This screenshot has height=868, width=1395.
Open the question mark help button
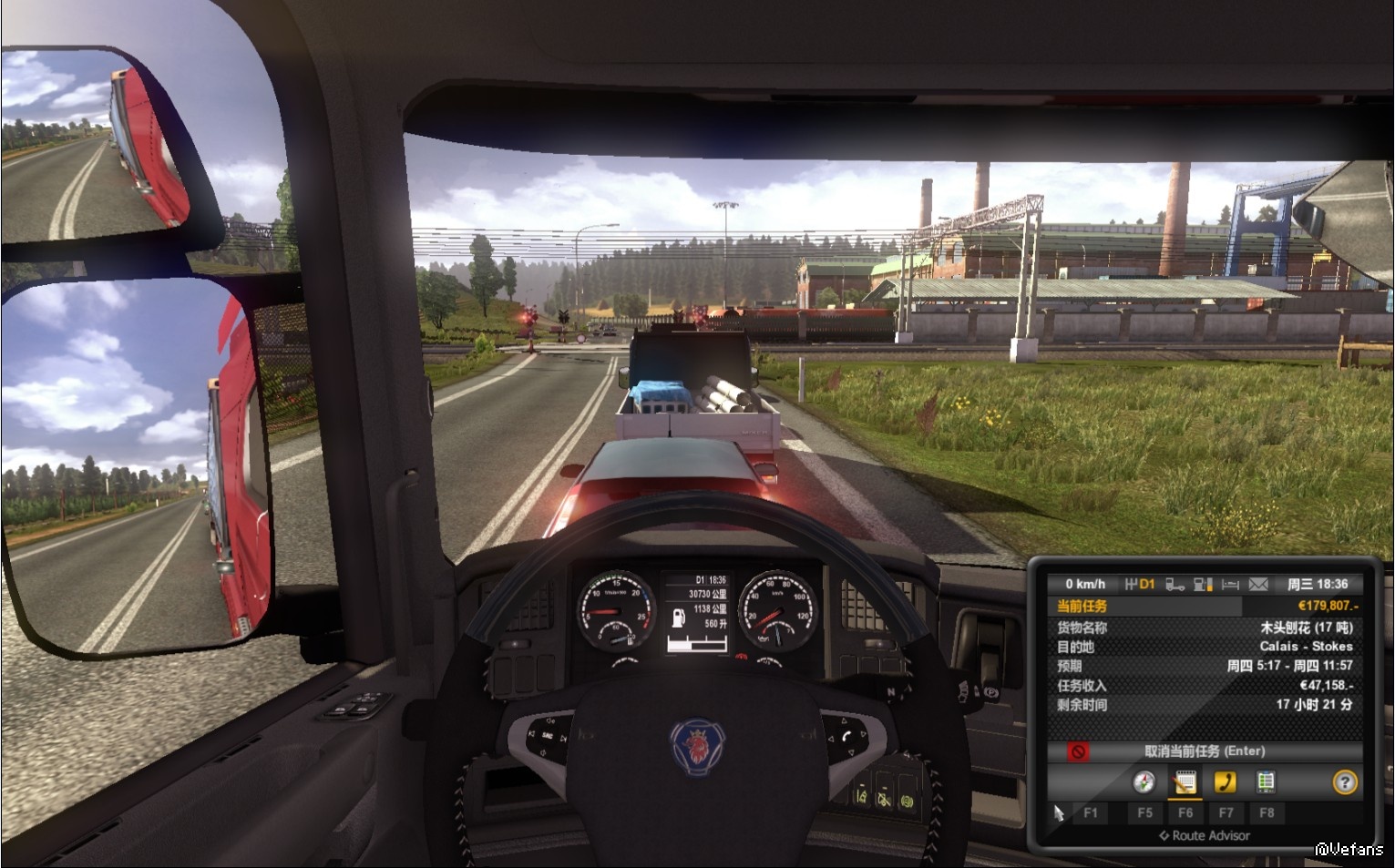coord(1344,781)
